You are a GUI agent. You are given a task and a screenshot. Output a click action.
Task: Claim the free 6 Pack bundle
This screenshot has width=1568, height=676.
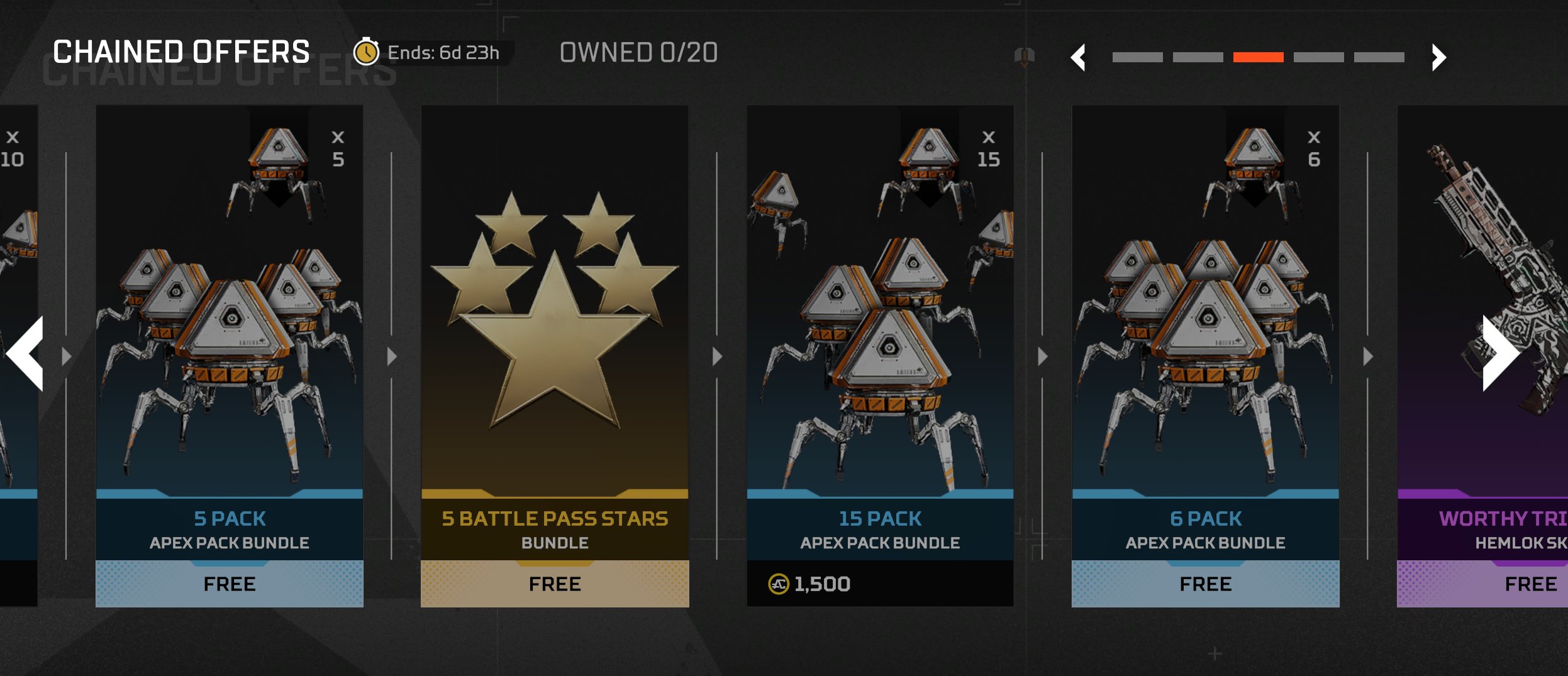coord(1205,584)
